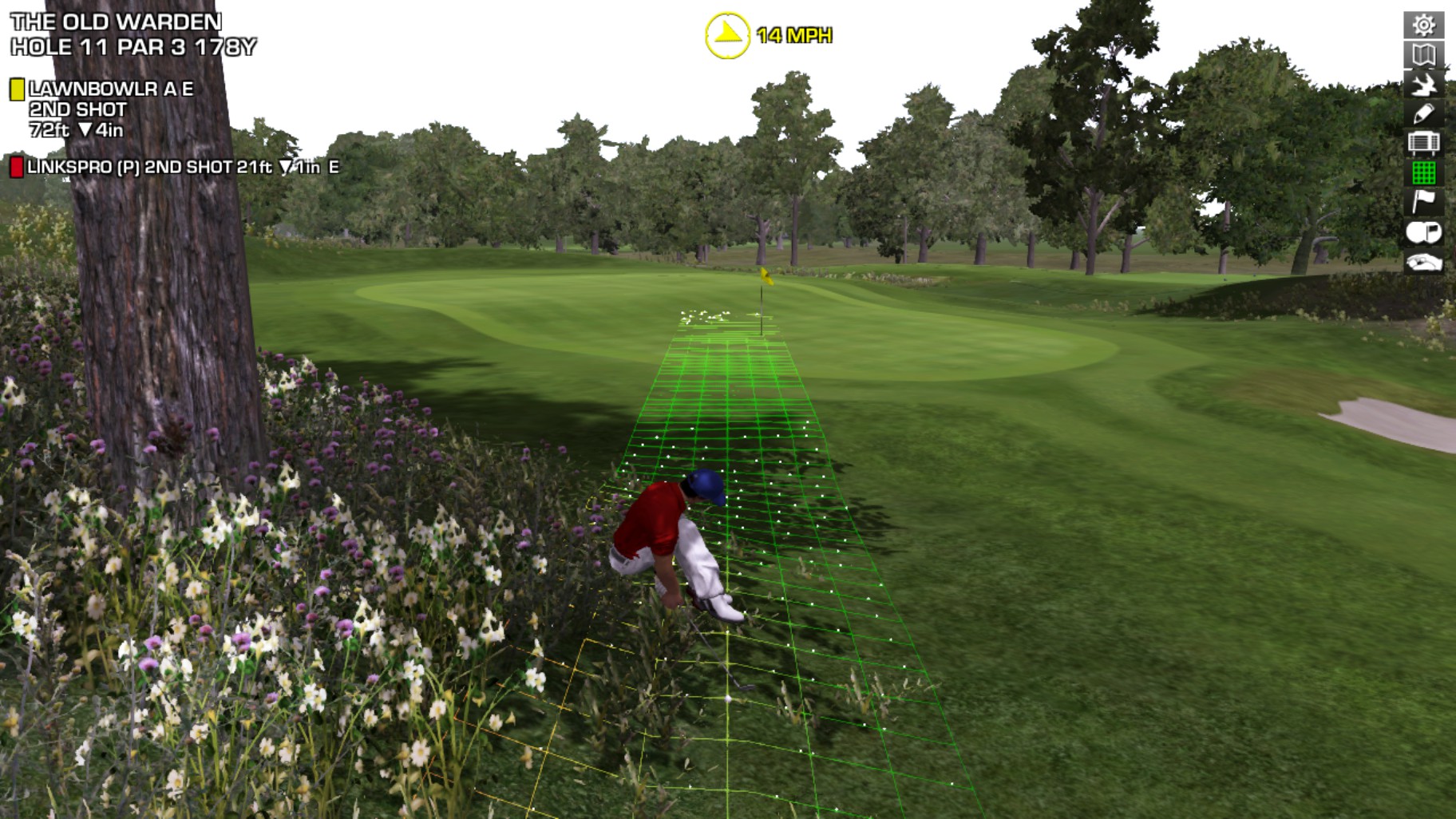Select the pencil scorecard icon
Screen dimensions: 1456x819
(1423, 114)
